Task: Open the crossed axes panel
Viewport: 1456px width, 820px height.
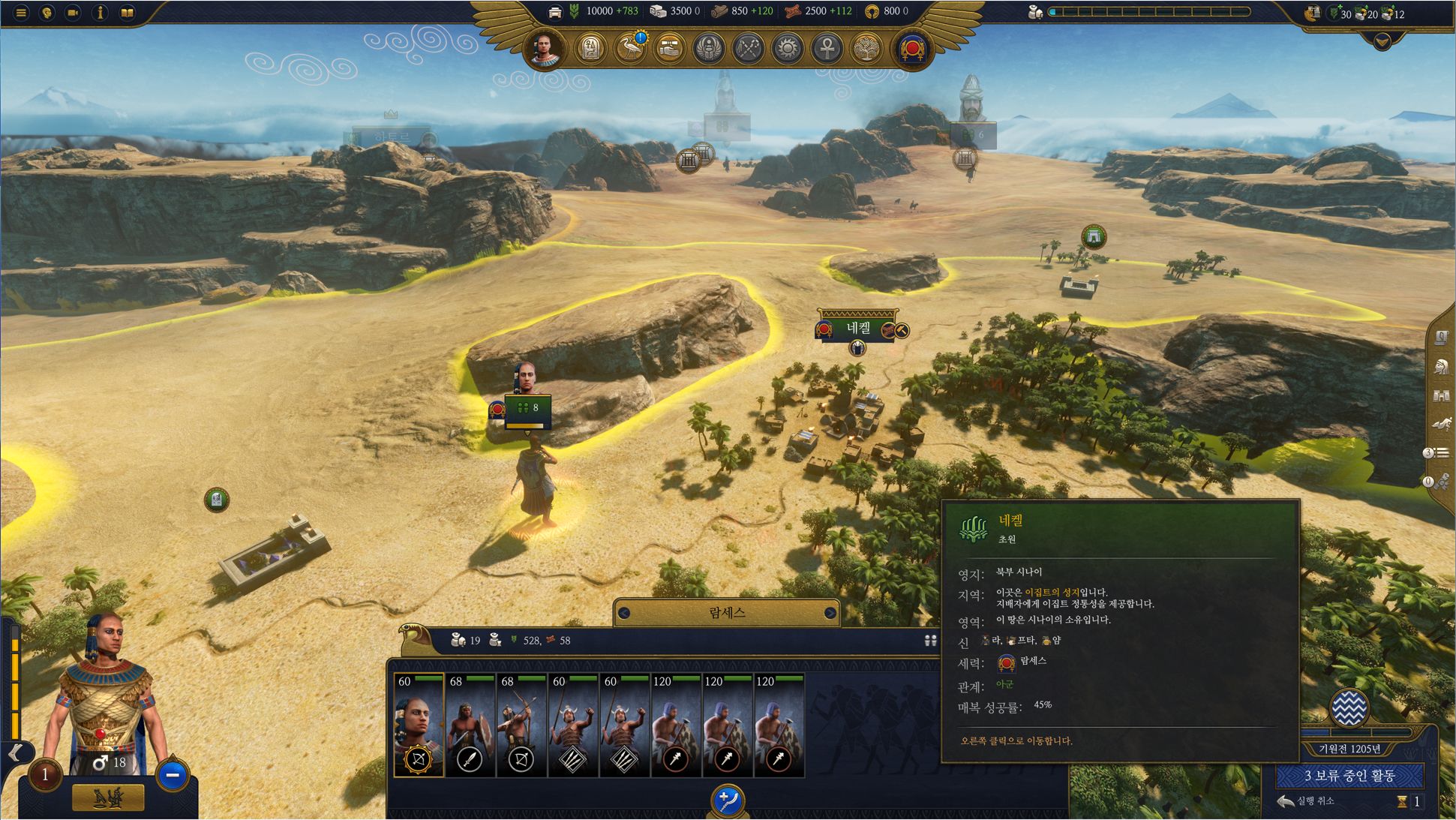Action: tap(748, 50)
